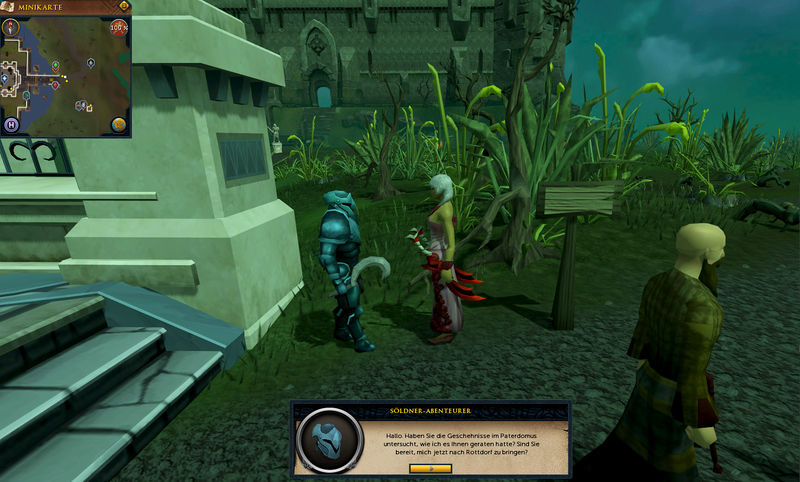Open the minimap options button in header
This screenshot has height=482, width=800.
(x=123, y=6)
